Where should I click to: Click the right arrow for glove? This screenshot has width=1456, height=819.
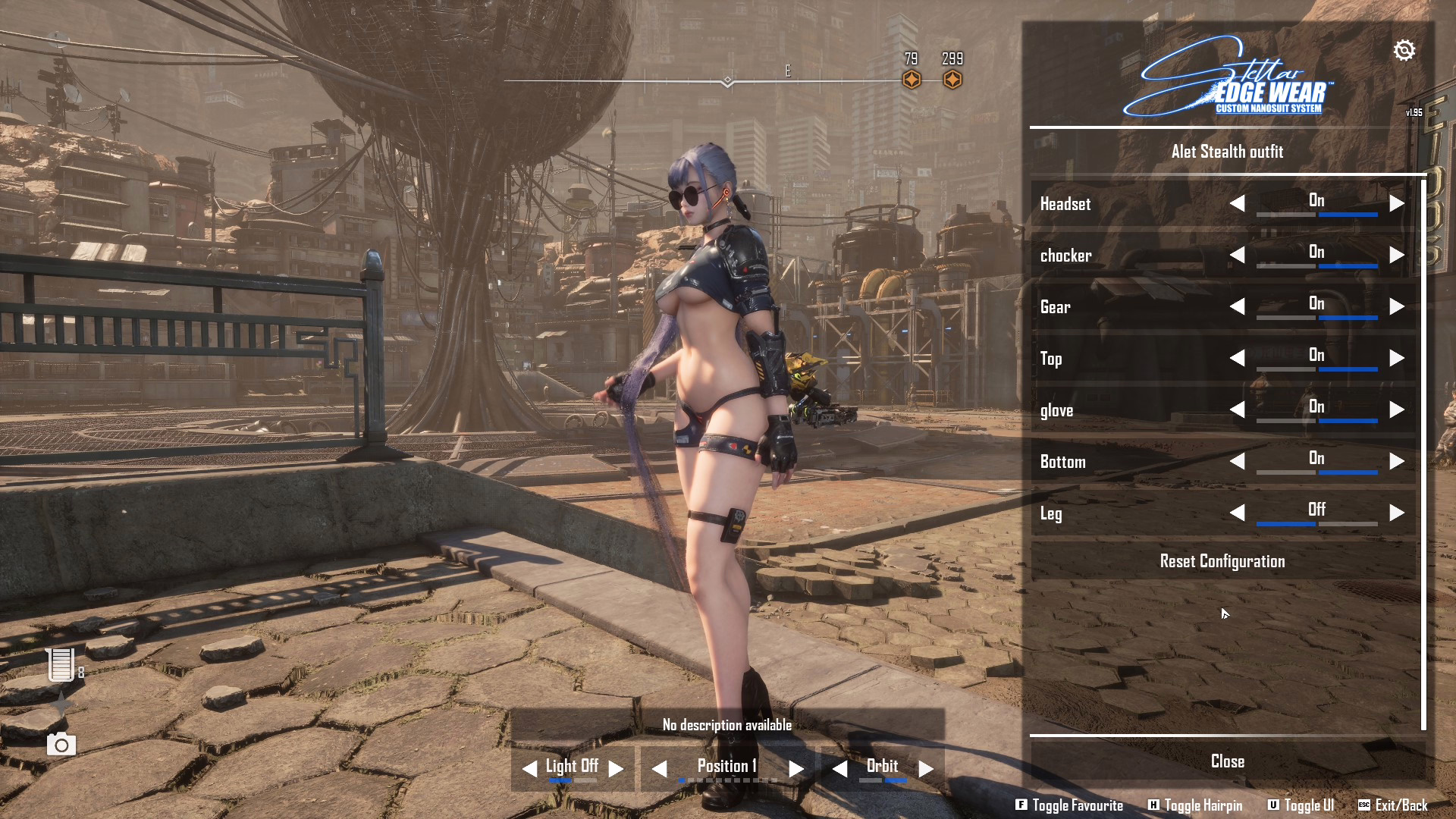pyautogui.click(x=1396, y=409)
